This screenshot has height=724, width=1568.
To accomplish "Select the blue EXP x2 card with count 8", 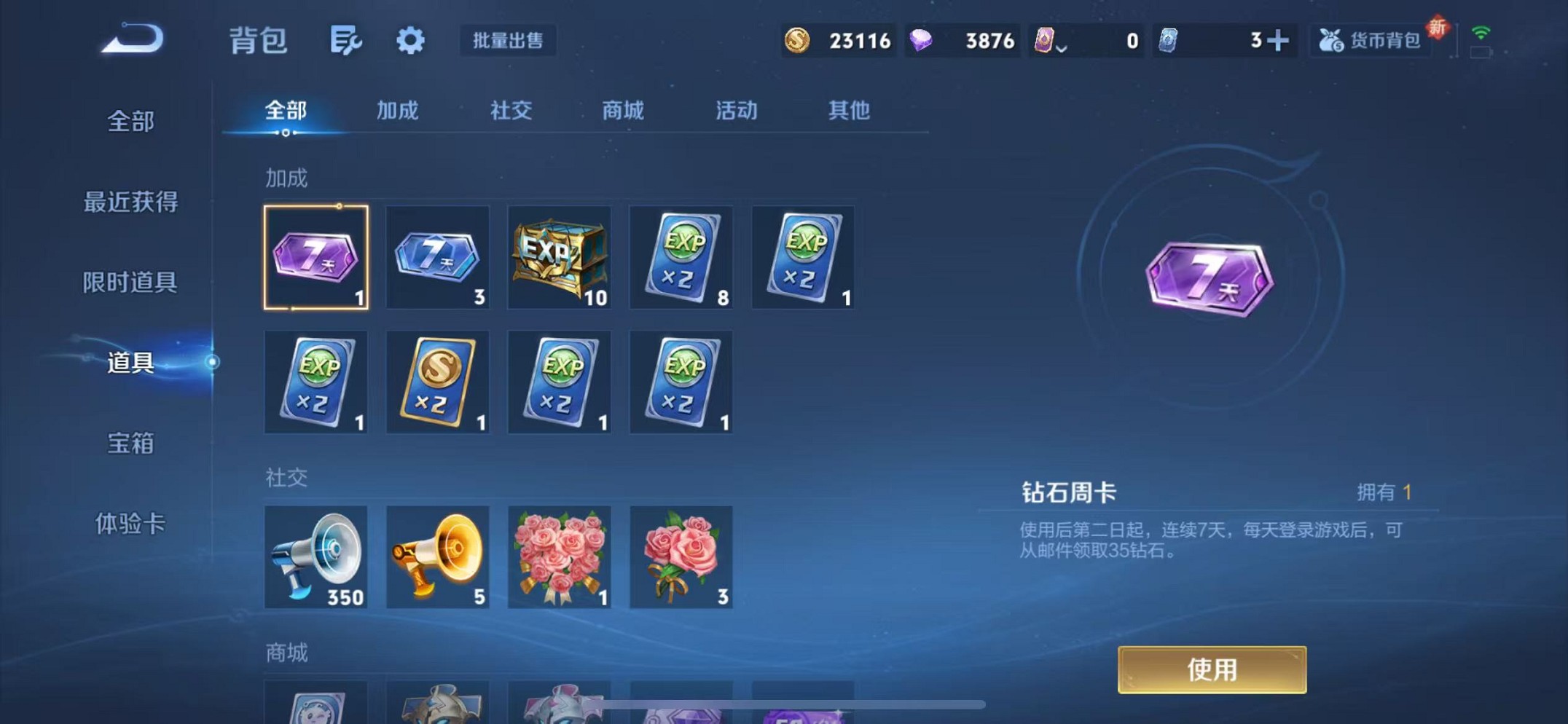I will 680,258.
